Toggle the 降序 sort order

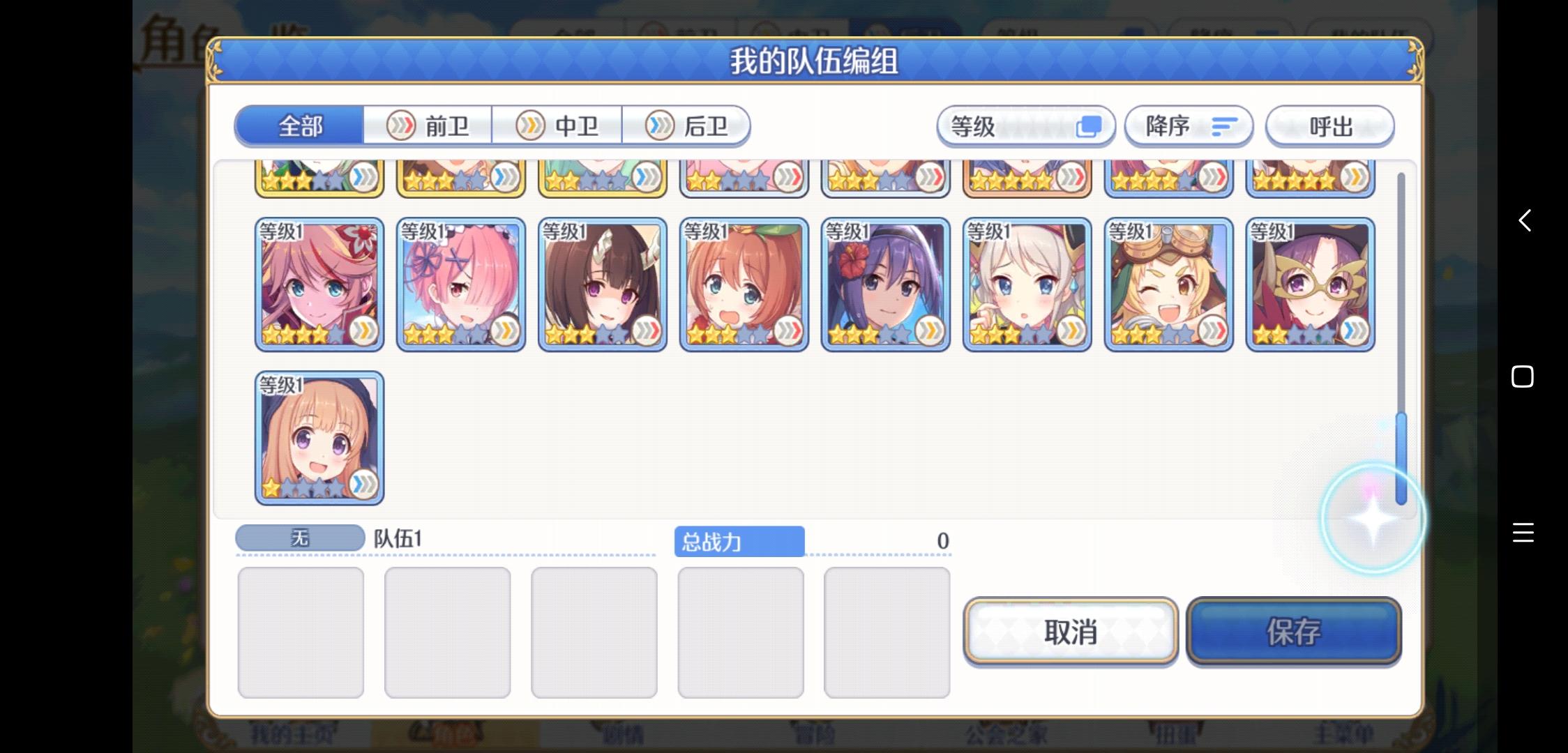click(1189, 126)
